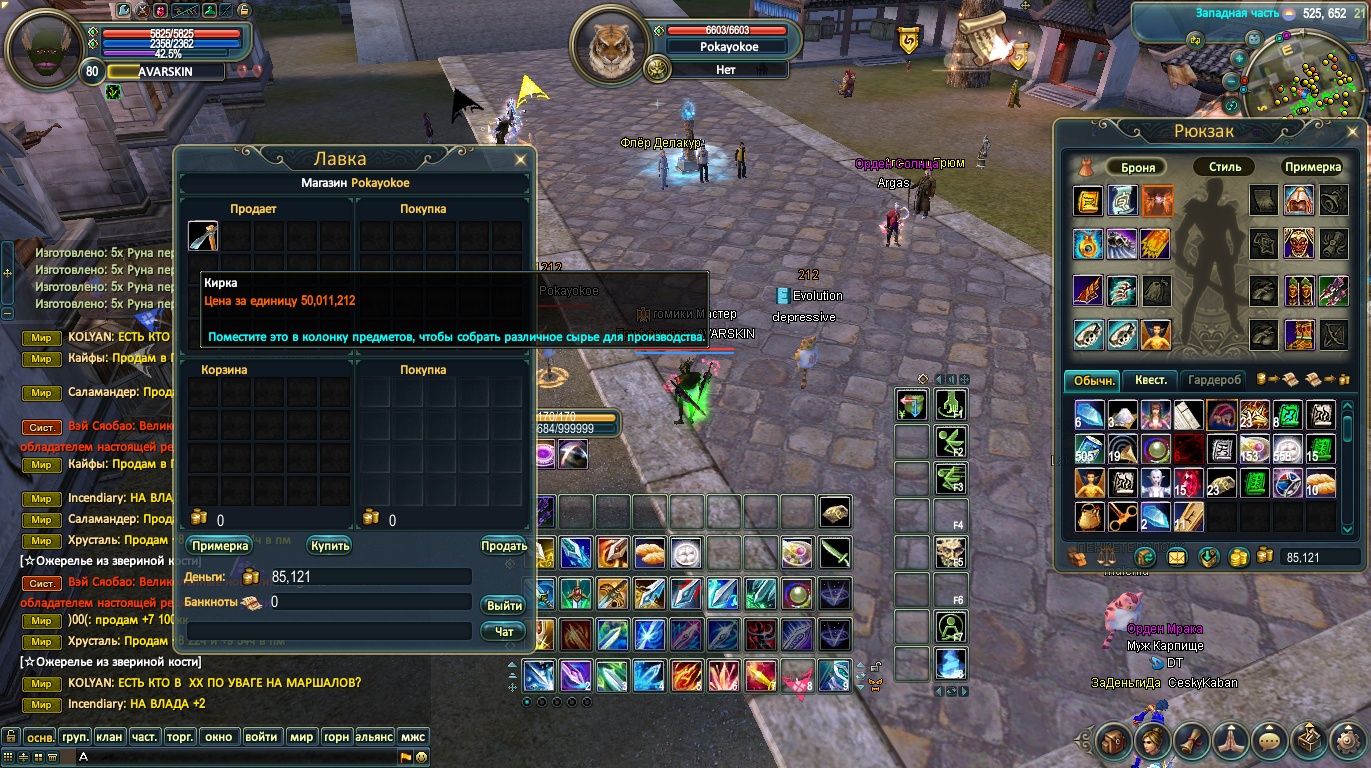Select the мир chat channel tab
Image resolution: width=1371 pixels, height=768 pixels.
[x=300, y=737]
